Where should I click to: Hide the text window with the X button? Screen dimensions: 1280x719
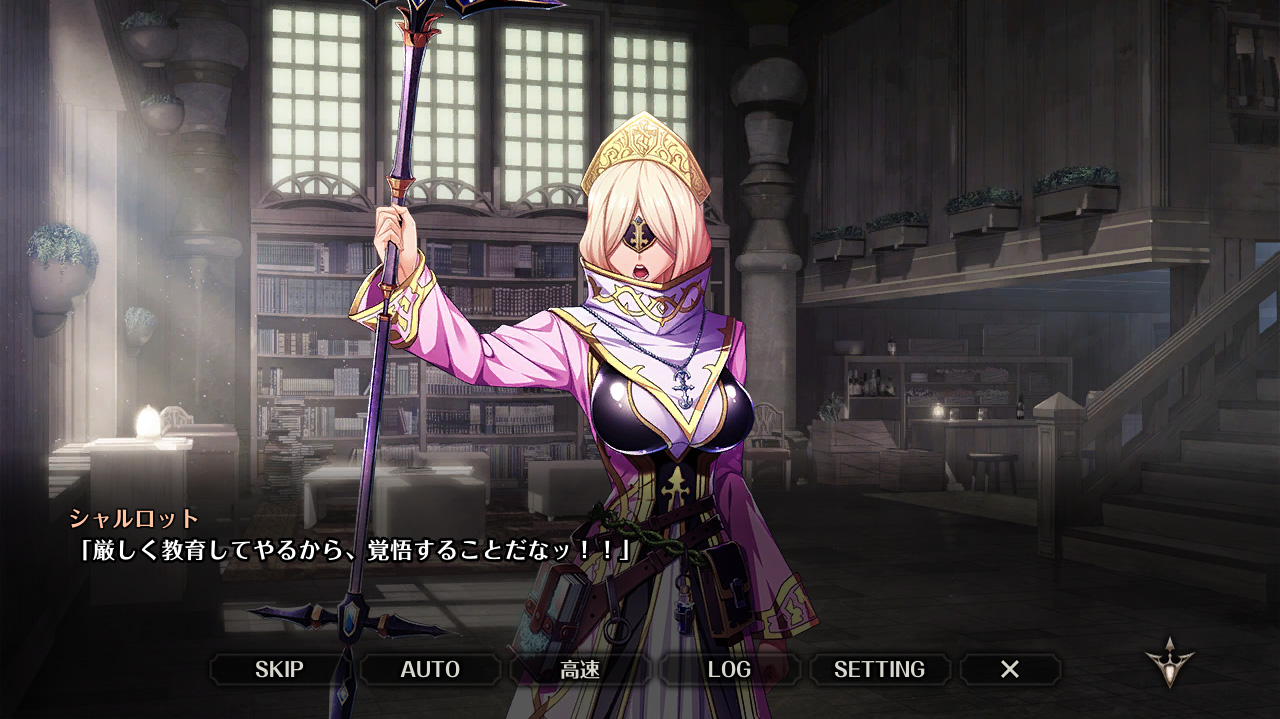pos(1010,669)
